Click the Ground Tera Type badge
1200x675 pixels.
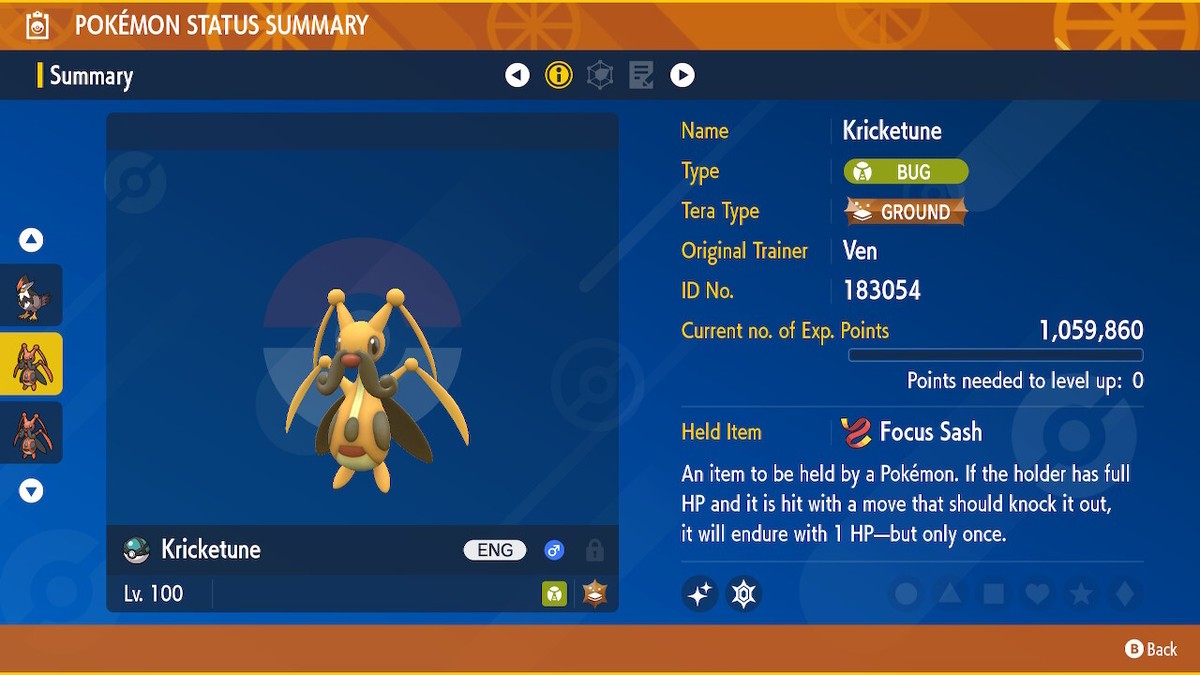point(906,212)
